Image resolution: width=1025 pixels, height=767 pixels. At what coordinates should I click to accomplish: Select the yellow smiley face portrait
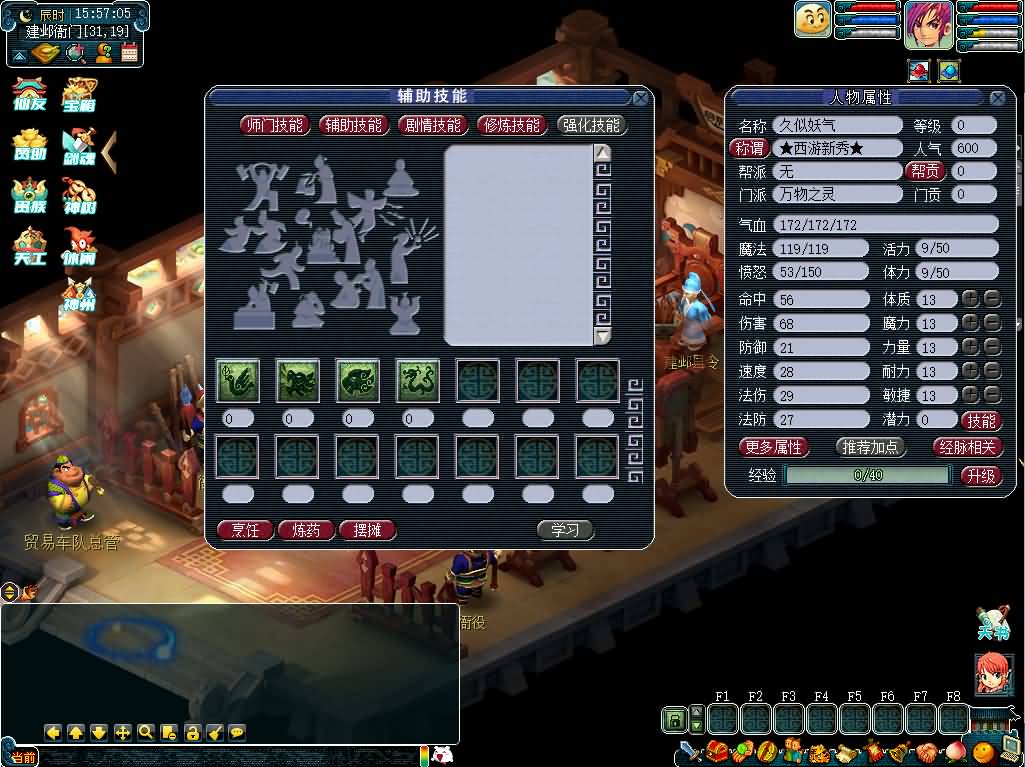[x=813, y=20]
